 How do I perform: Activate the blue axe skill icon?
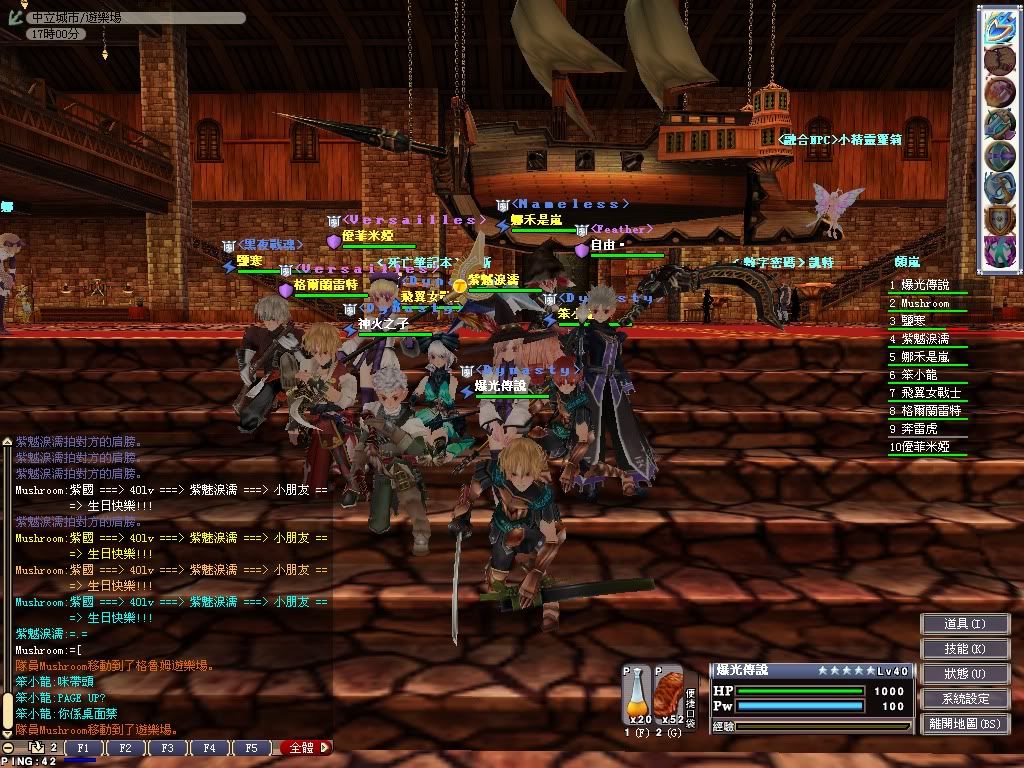tap(999, 124)
